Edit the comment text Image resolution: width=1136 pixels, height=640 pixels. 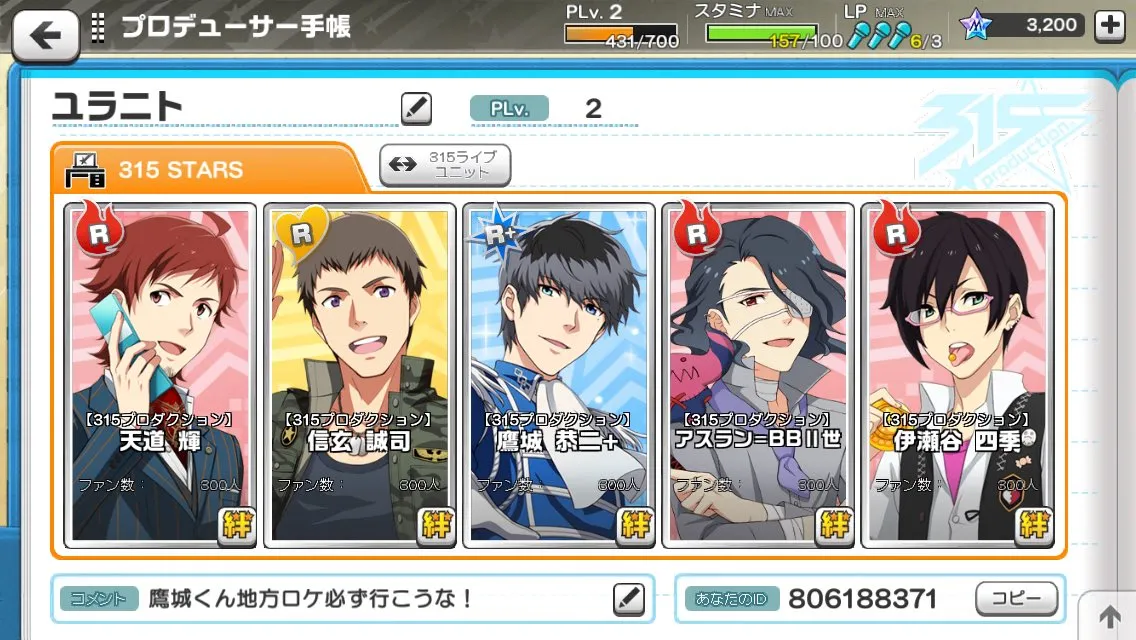coord(628,598)
